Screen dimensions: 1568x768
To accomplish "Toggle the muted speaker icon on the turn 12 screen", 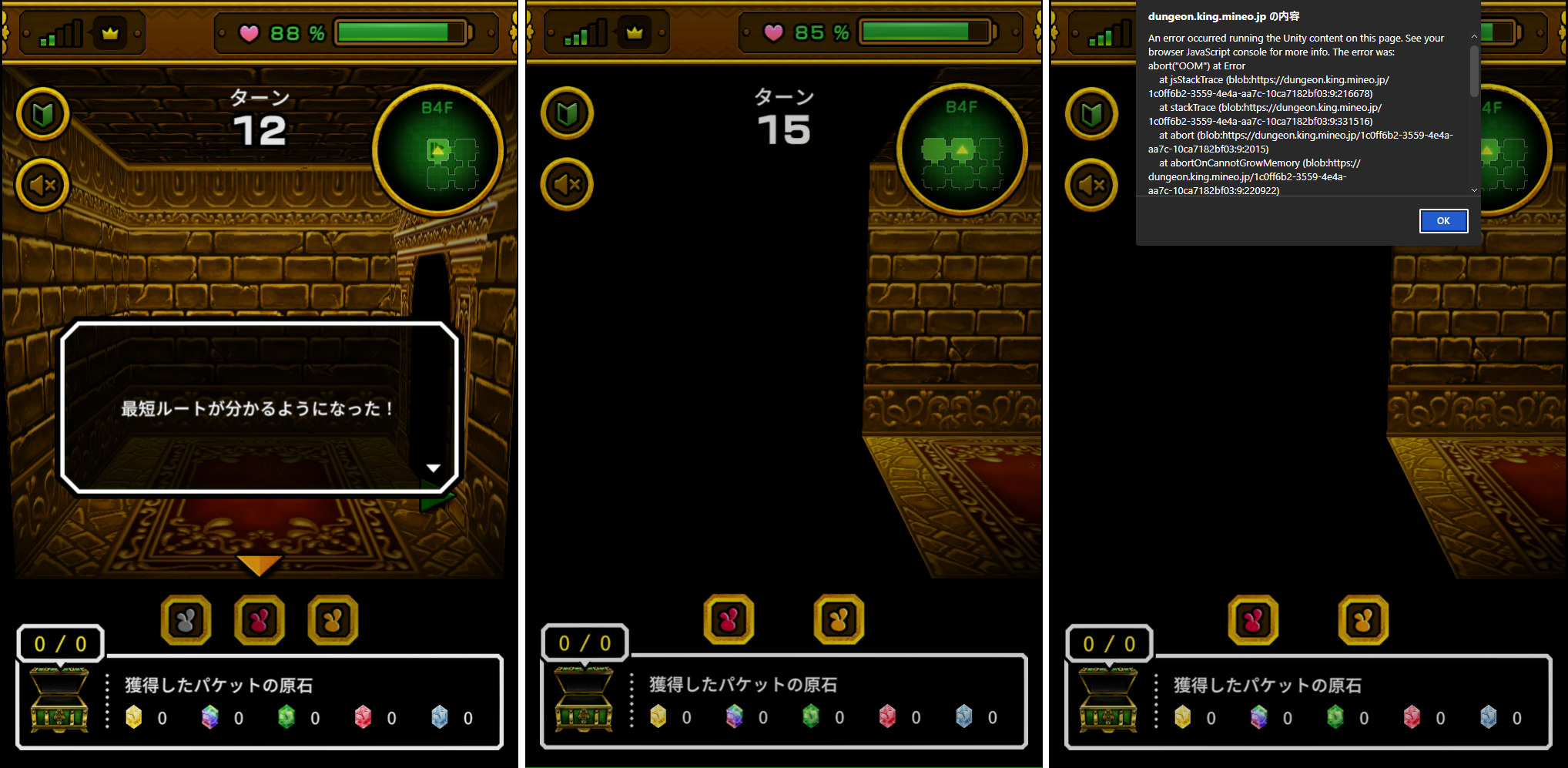I will [43, 185].
